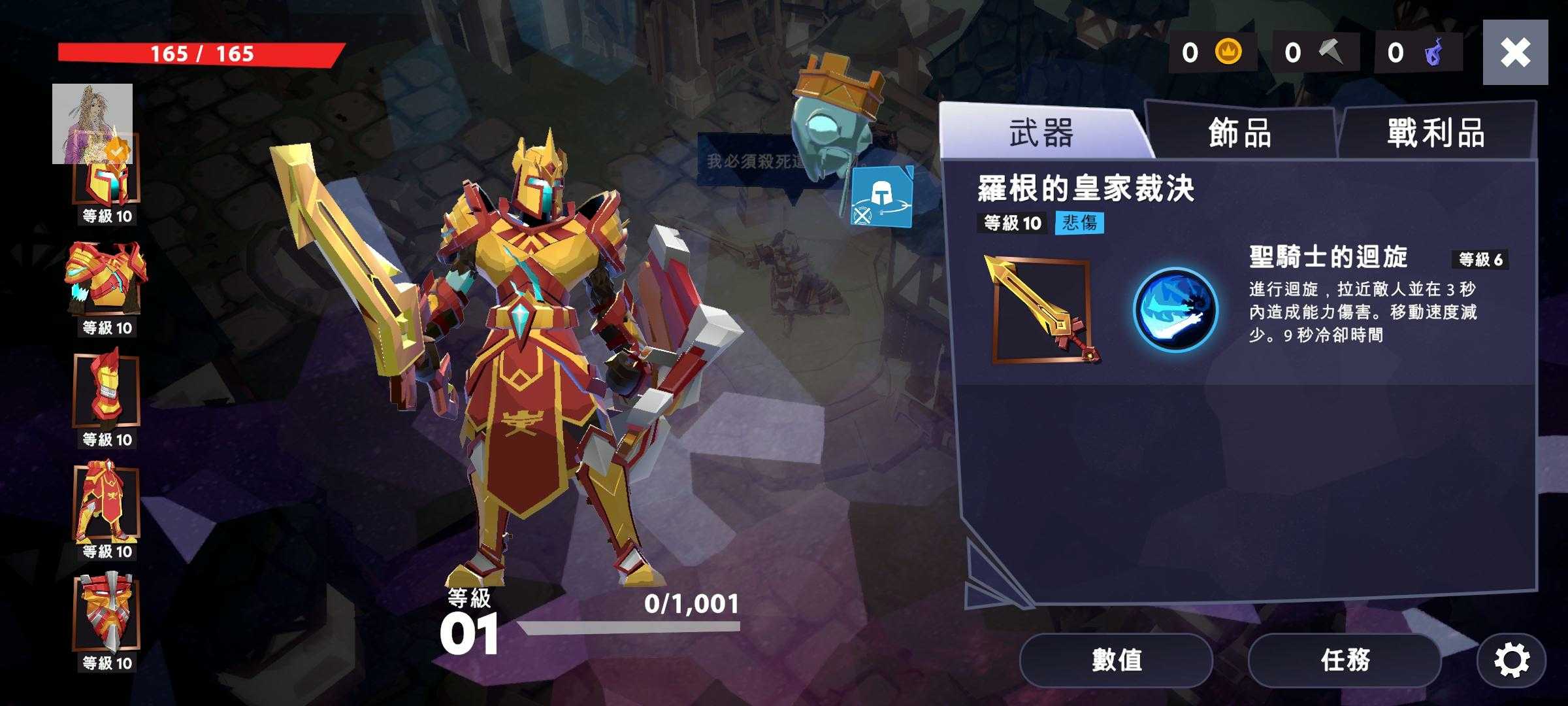View the 任務 quest list
1568x706 pixels.
(x=1345, y=660)
